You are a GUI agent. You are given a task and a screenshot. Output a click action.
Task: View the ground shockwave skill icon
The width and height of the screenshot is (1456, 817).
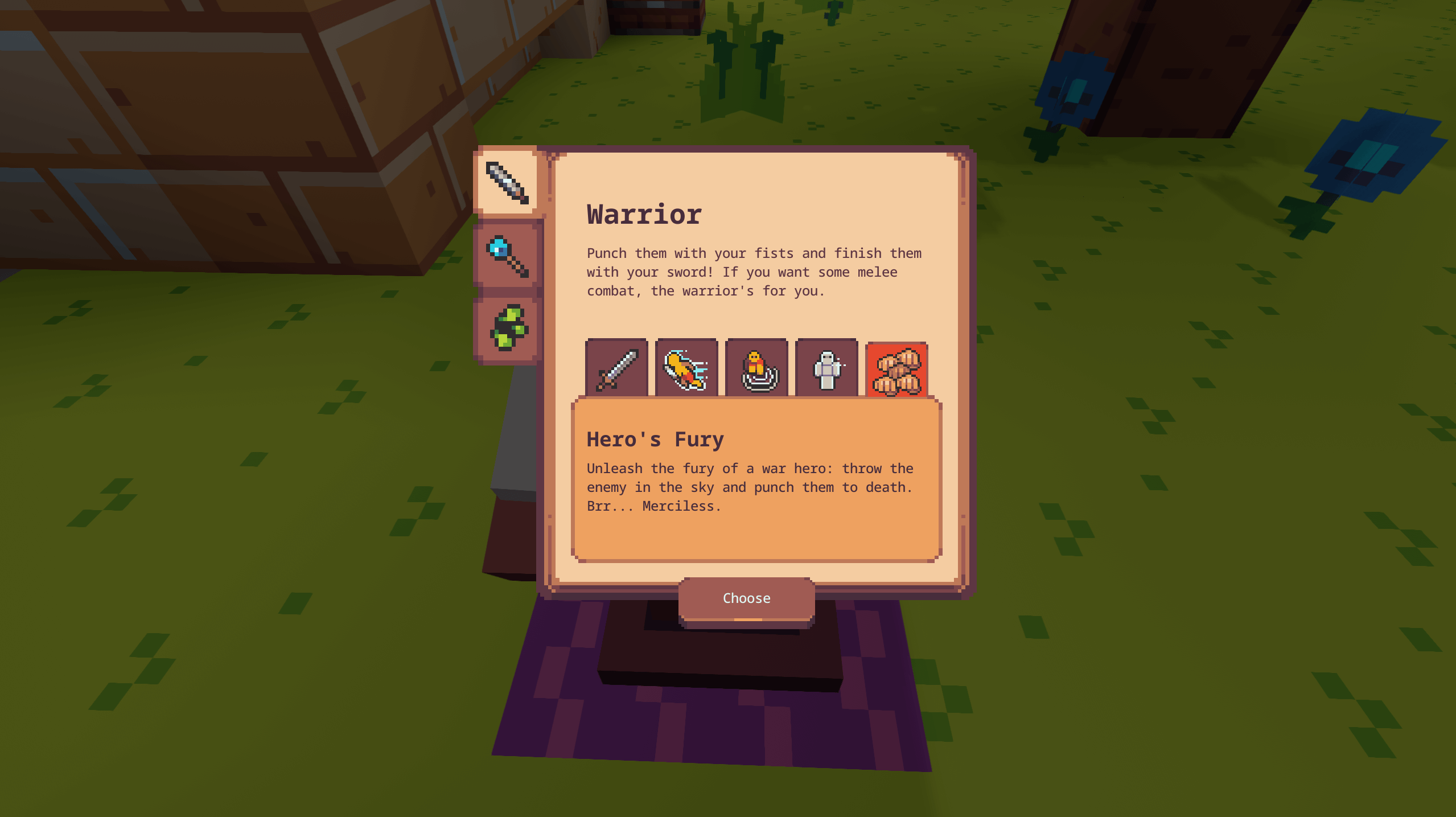pyautogui.click(x=756, y=369)
